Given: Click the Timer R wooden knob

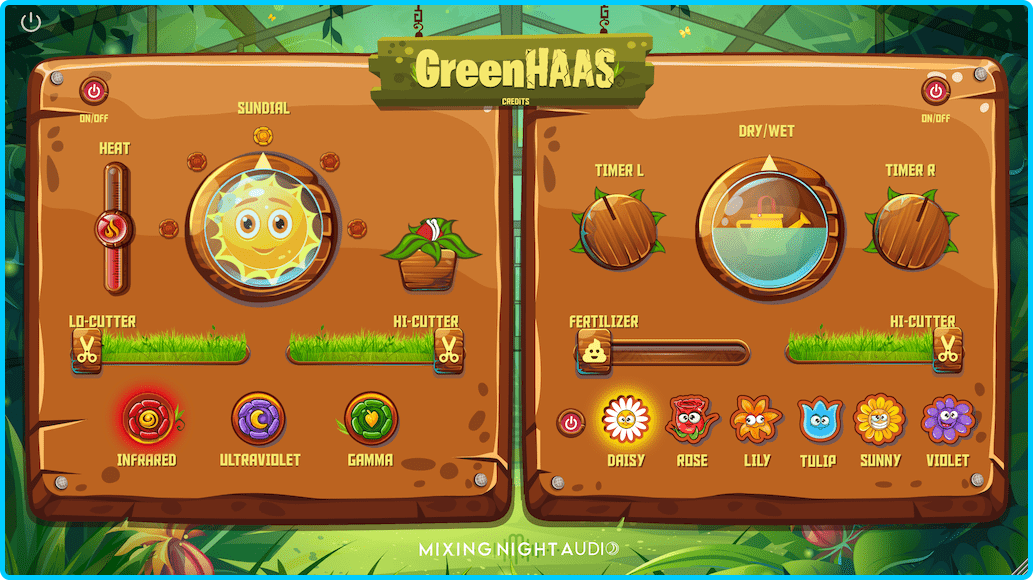Looking at the screenshot, I should [911, 231].
